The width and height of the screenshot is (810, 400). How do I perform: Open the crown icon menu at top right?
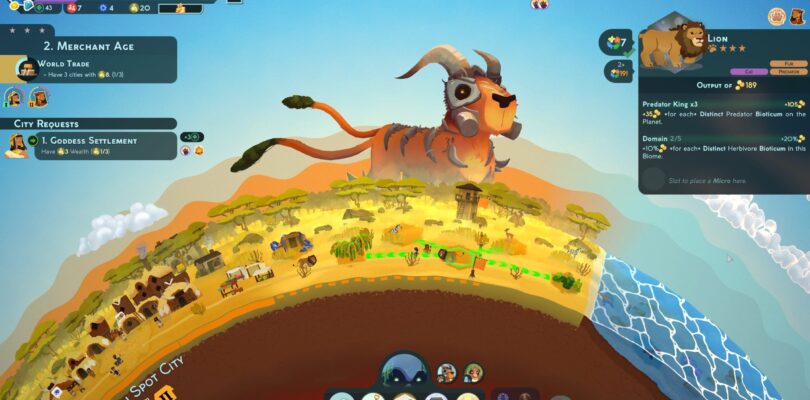776,16
